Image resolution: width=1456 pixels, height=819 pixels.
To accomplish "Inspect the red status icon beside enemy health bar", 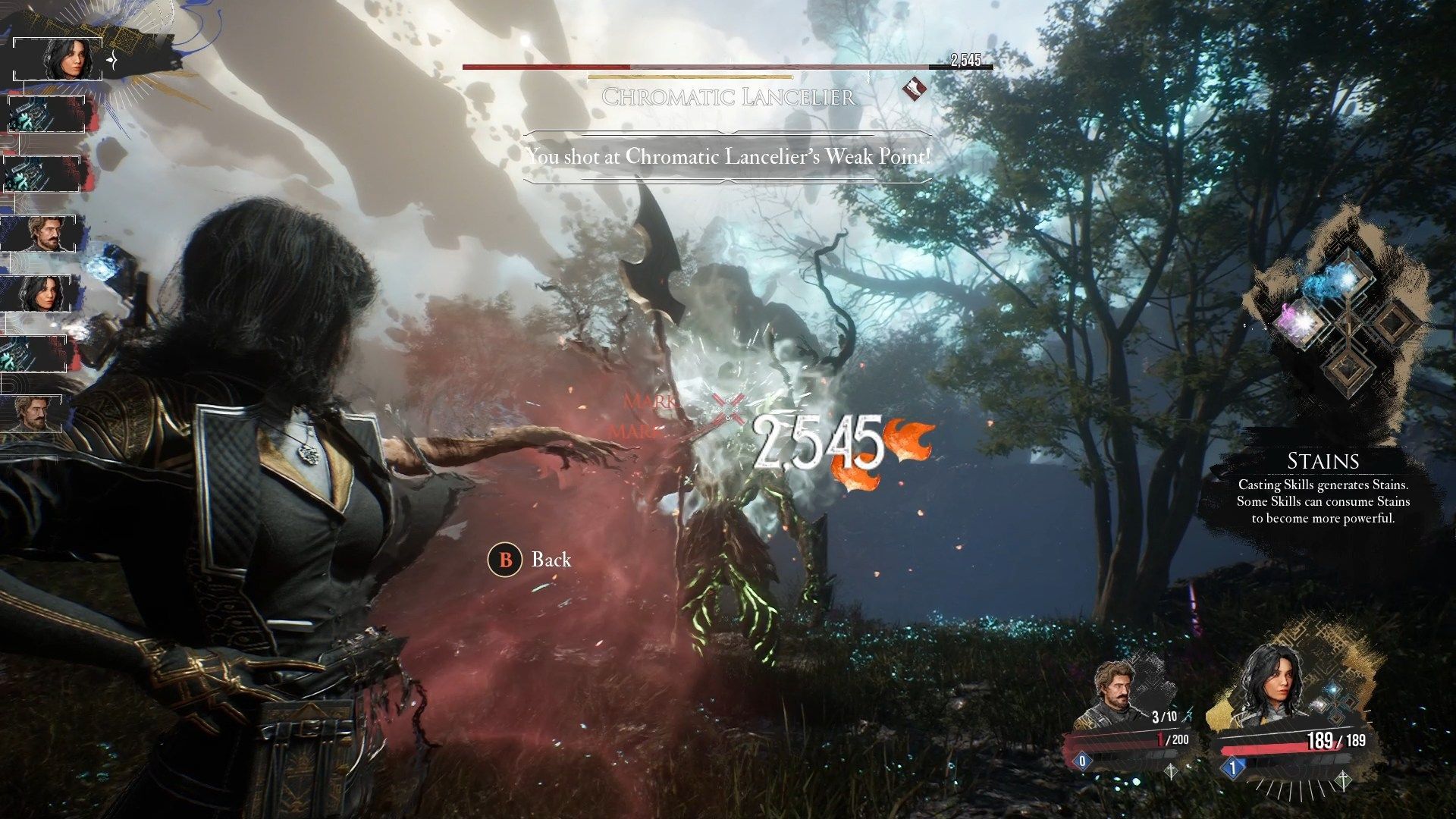I will [x=915, y=90].
